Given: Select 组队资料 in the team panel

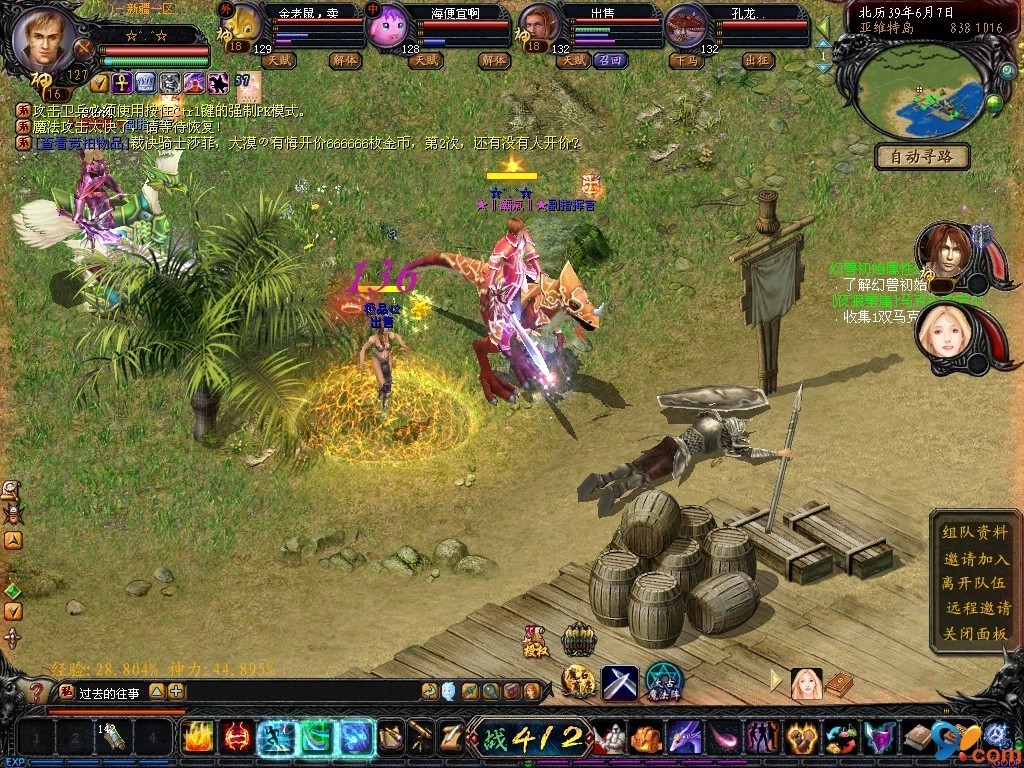Looking at the screenshot, I should [x=975, y=533].
